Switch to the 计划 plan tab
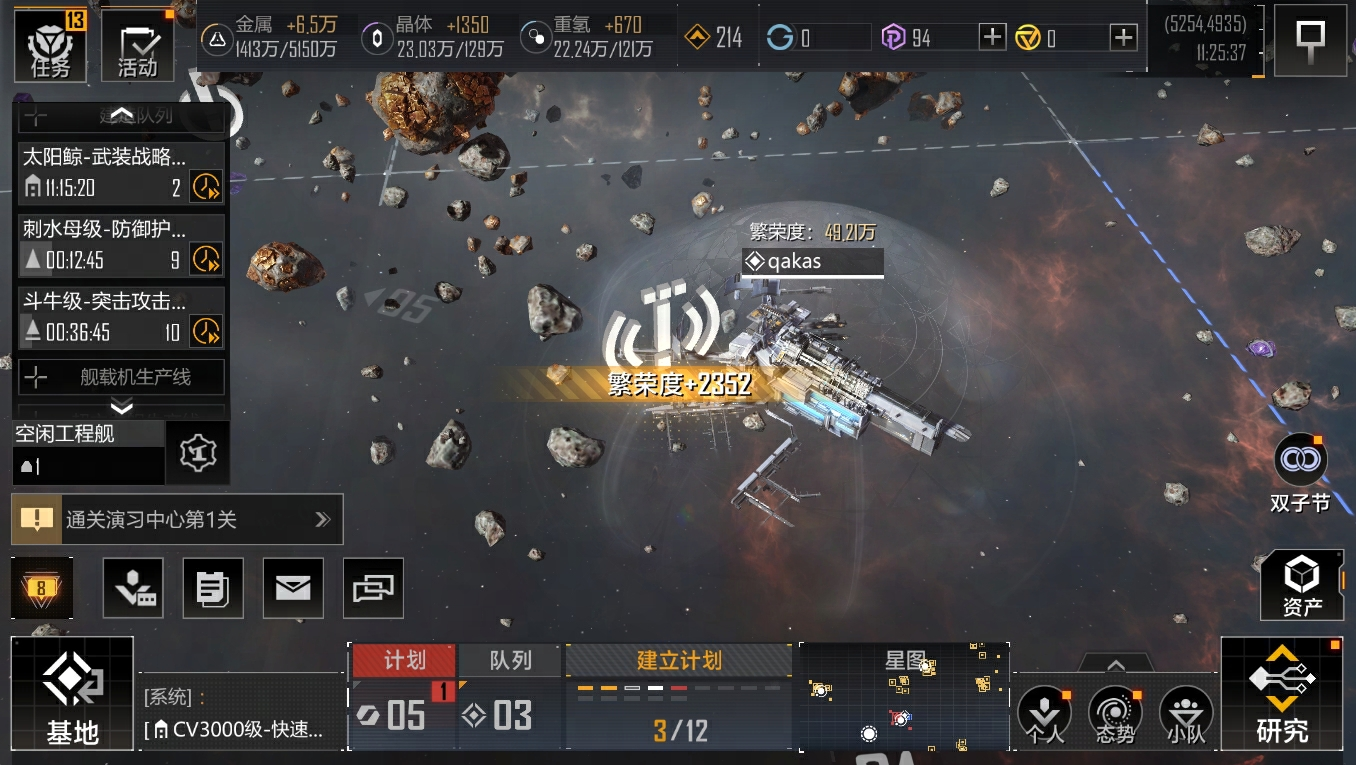Image resolution: width=1356 pixels, height=765 pixels. (x=404, y=660)
